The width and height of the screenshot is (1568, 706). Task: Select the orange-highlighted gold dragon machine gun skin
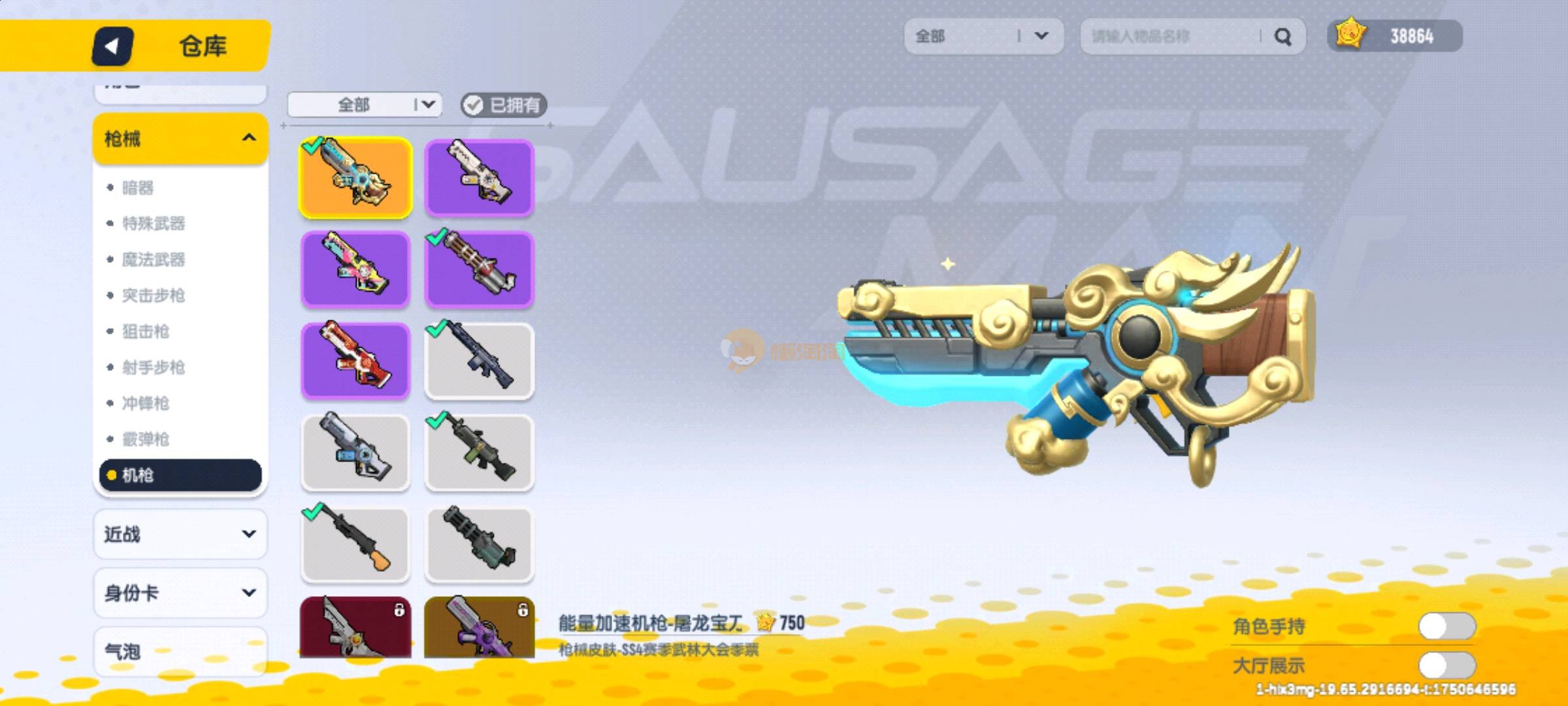[355, 178]
